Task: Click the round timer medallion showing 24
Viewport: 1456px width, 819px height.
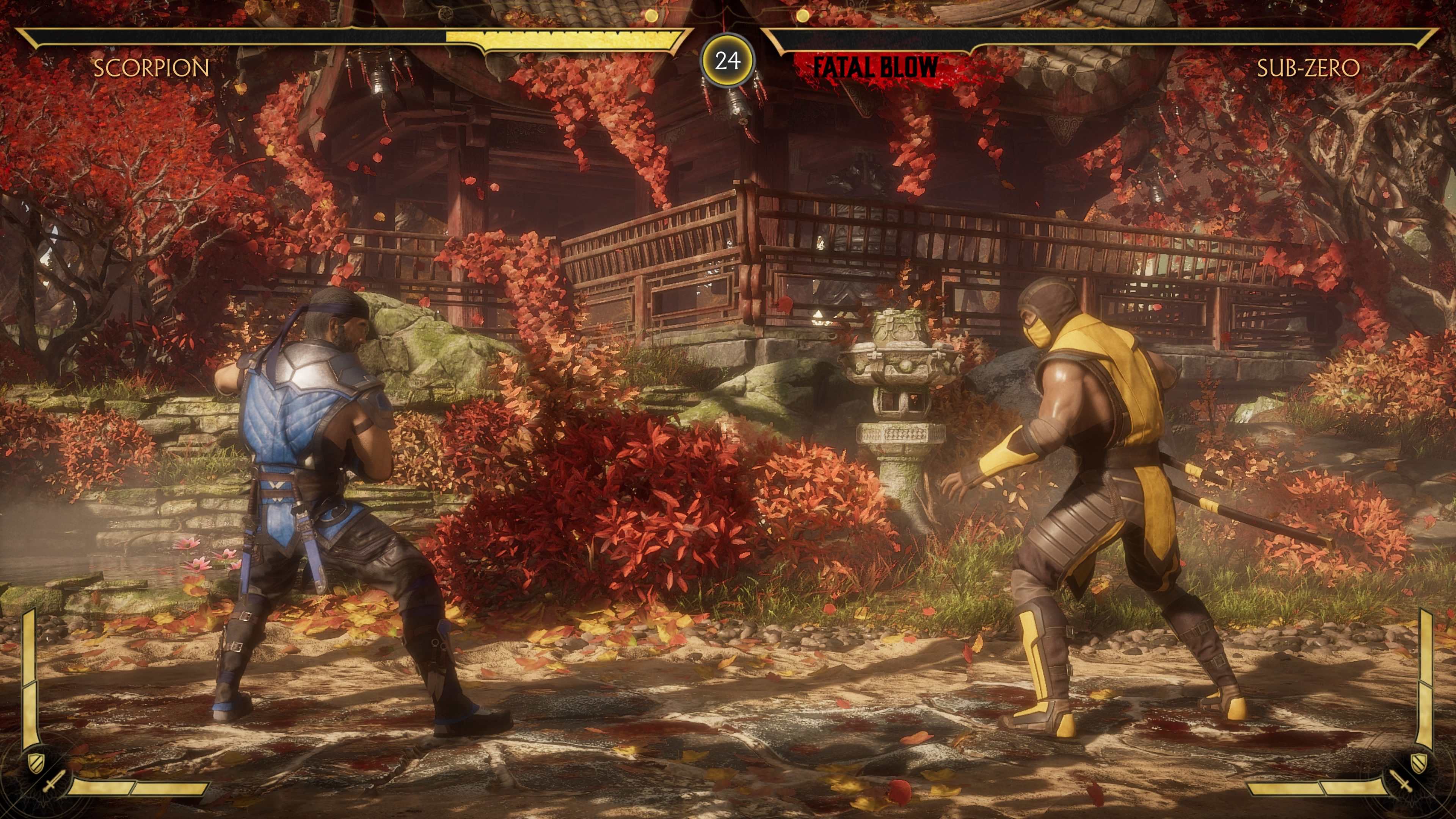Action: pyautogui.click(x=728, y=60)
